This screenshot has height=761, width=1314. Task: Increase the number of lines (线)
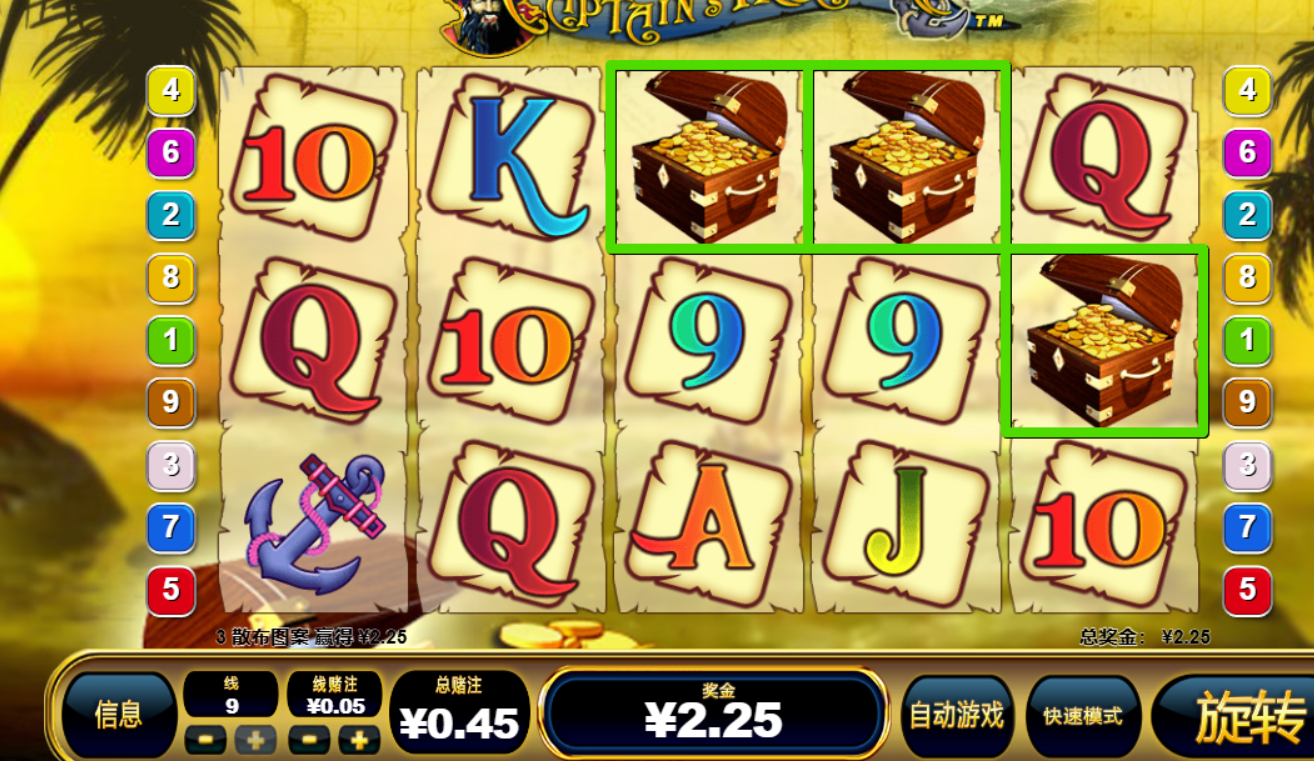point(255,740)
